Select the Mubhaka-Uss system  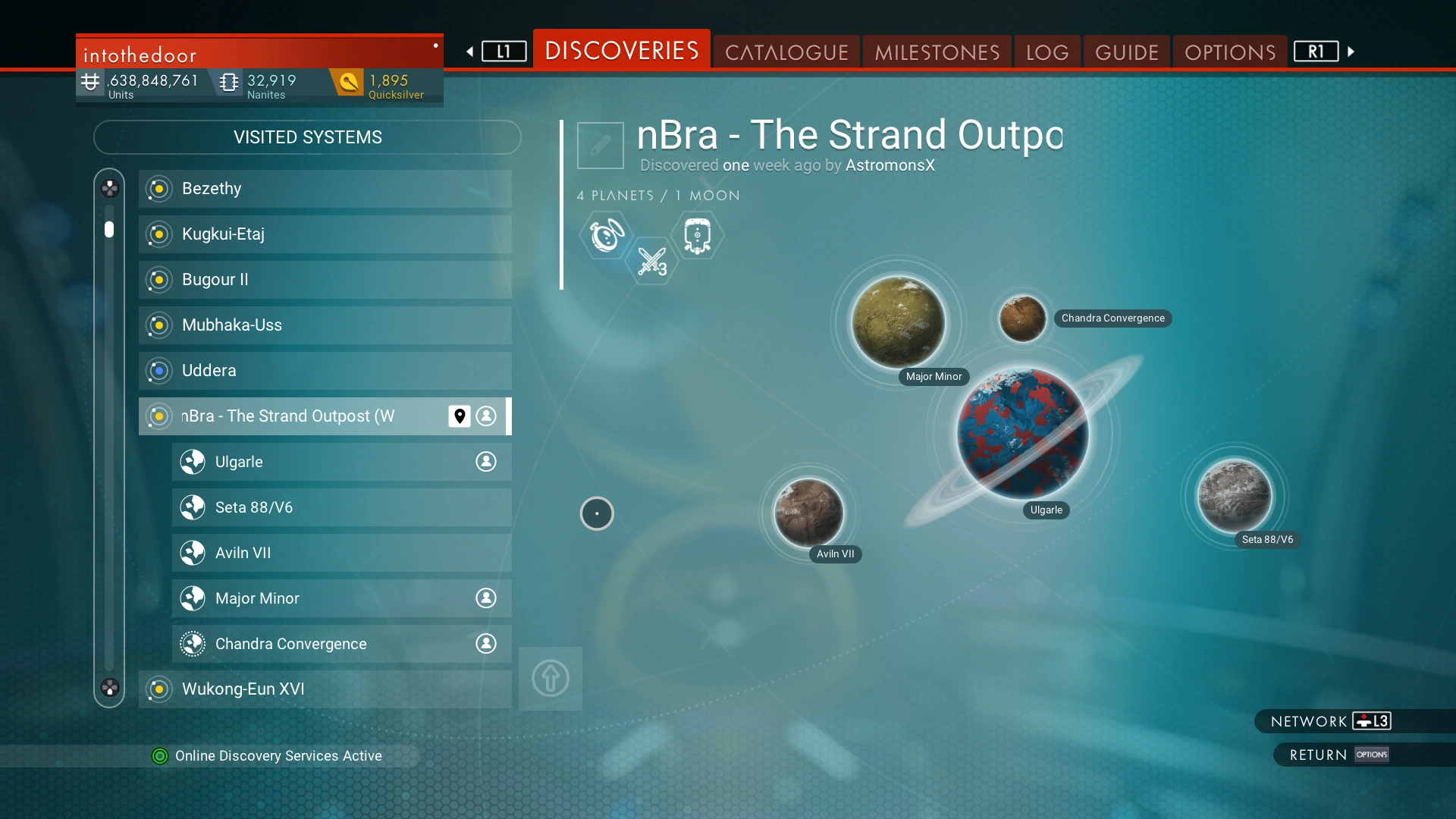325,325
